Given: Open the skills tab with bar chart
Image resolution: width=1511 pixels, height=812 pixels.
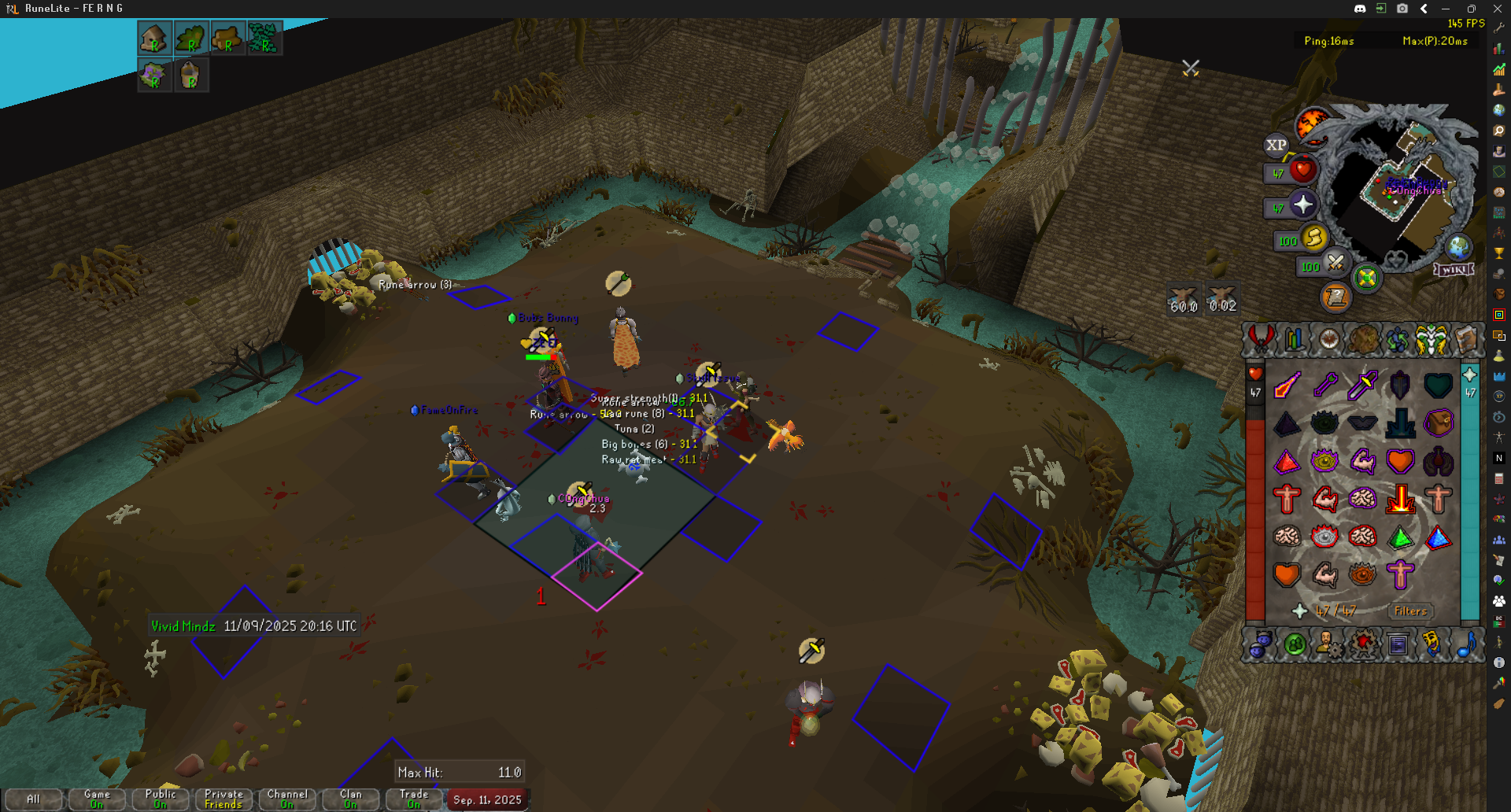Looking at the screenshot, I should [x=1295, y=339].
